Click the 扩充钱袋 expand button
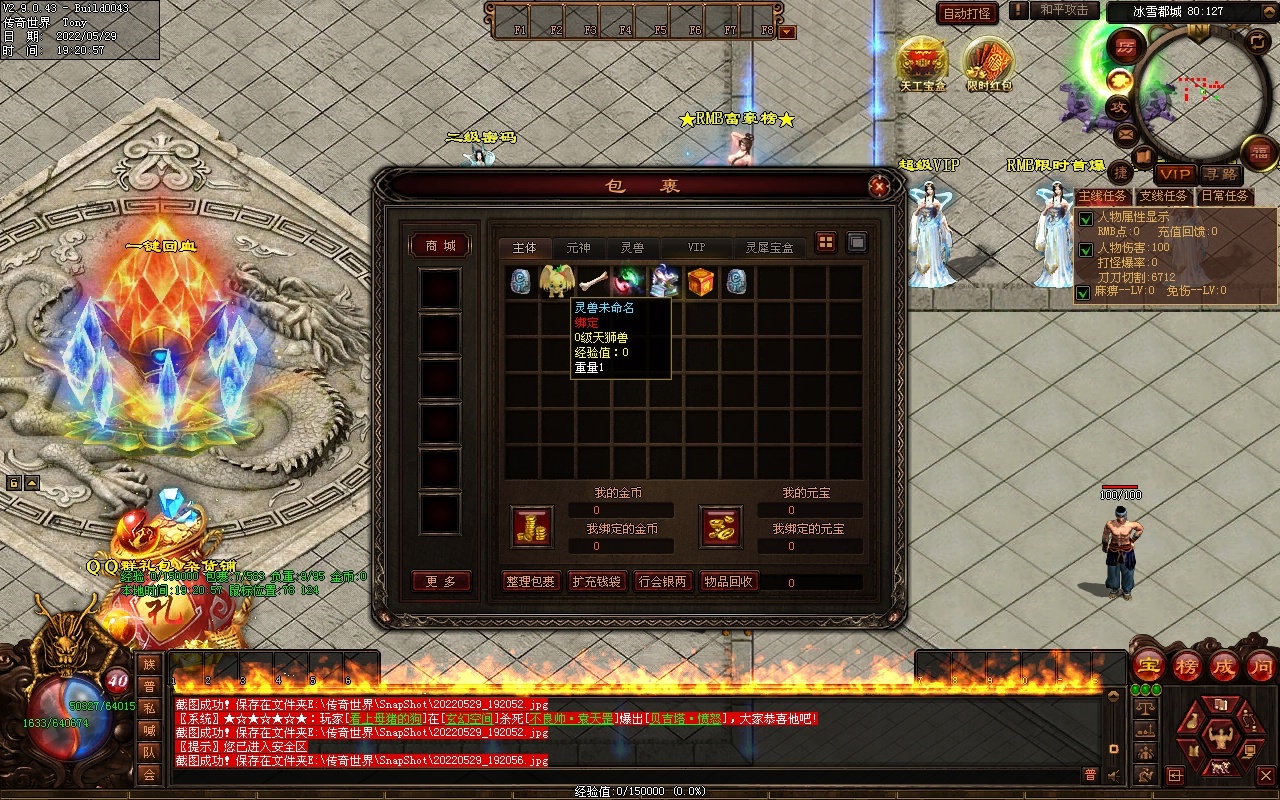The width and height of the screenshot is (1280, 800). point(597,582)
